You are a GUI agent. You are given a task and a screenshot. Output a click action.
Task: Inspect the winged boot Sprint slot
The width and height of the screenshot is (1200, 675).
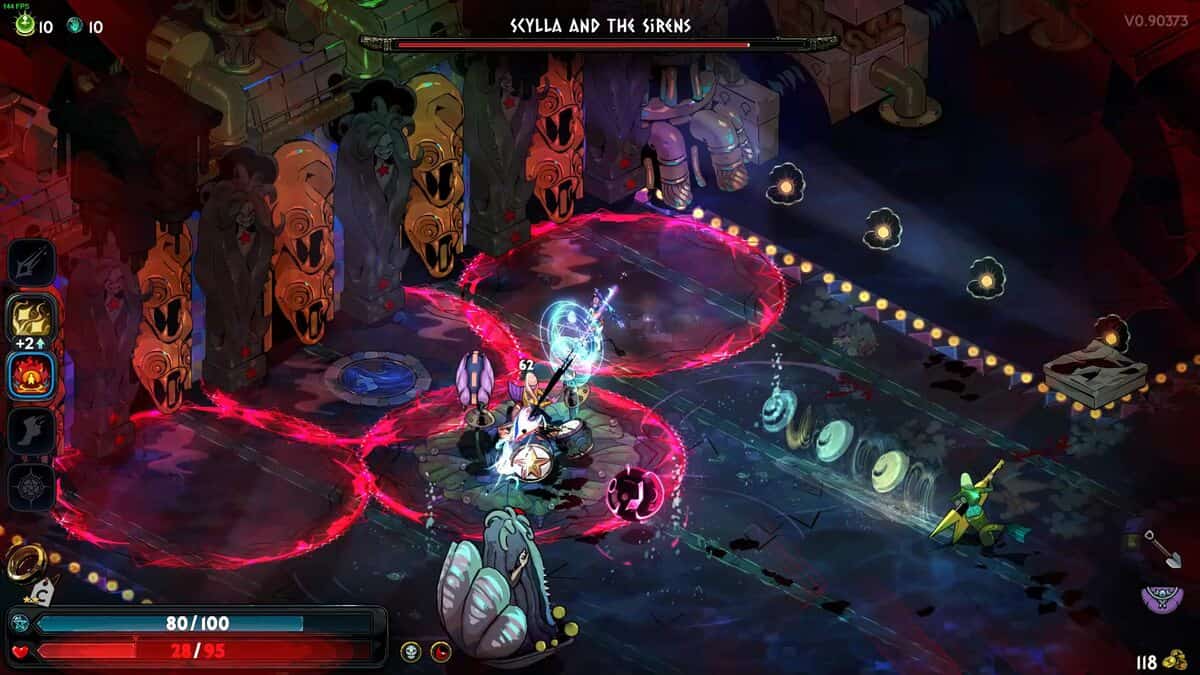click(x=32, y=431)
